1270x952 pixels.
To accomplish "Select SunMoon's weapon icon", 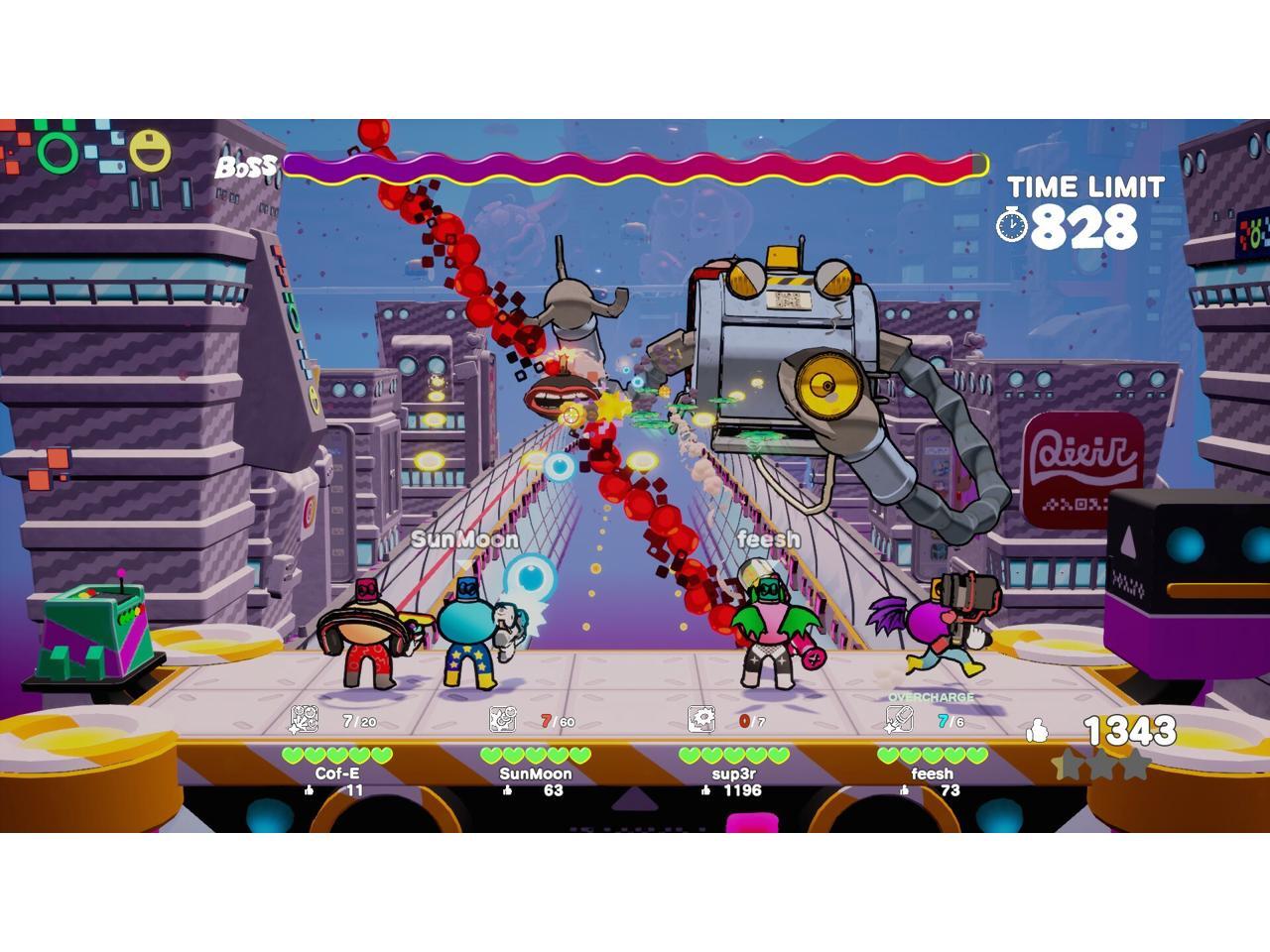I will point(503,719).
